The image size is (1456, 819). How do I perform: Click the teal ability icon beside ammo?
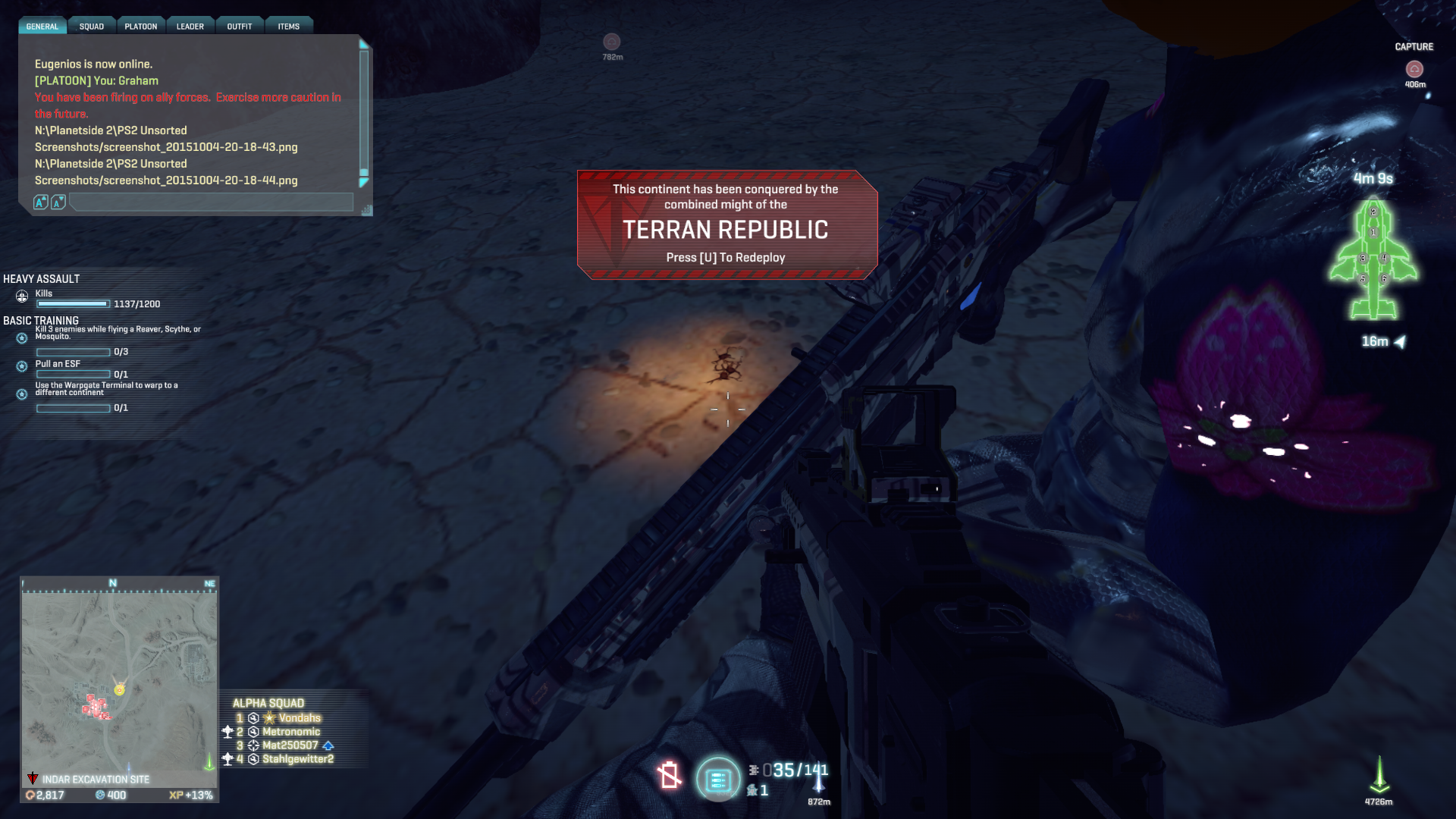(x=717, y=779)
